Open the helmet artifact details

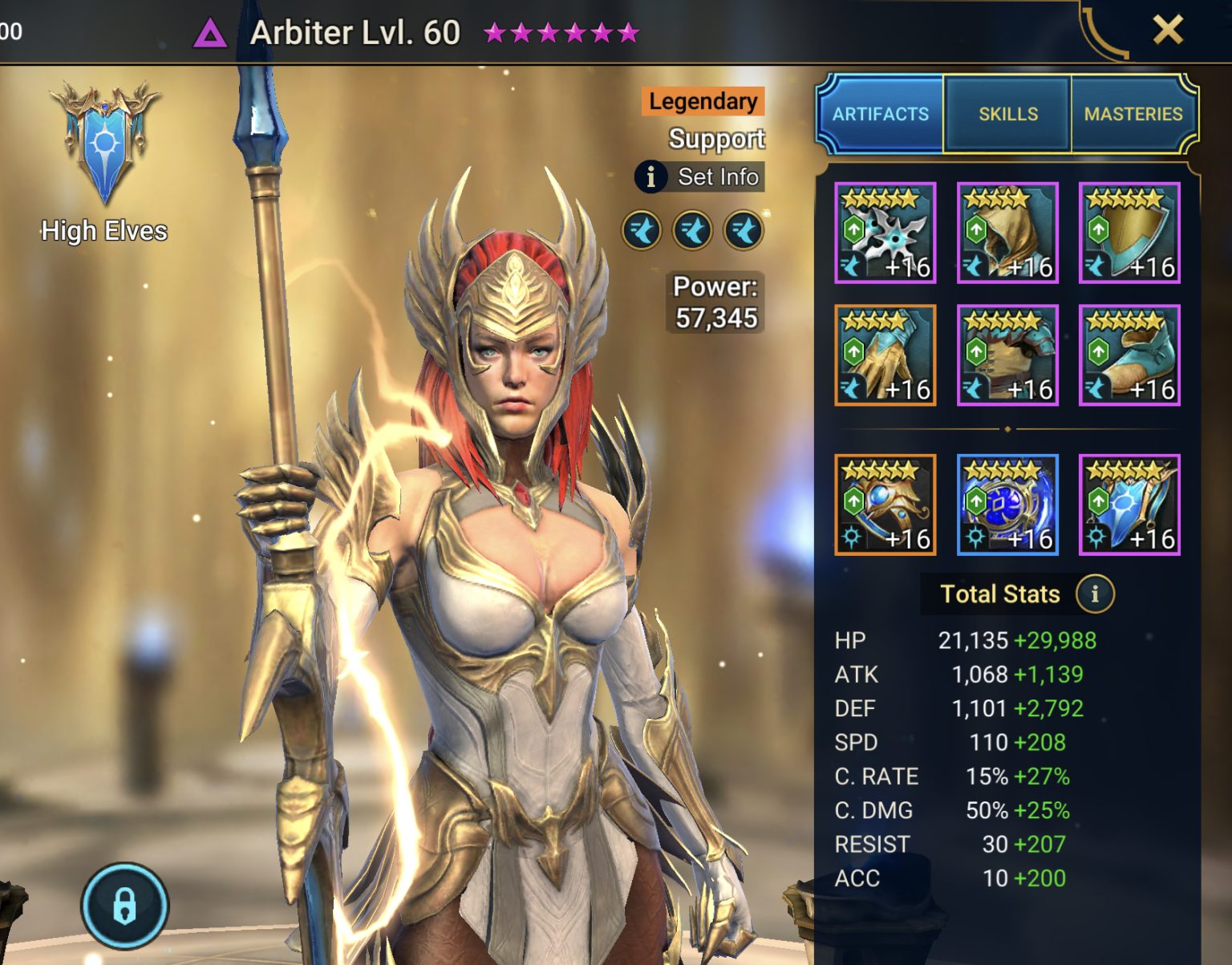point(1007,233)
